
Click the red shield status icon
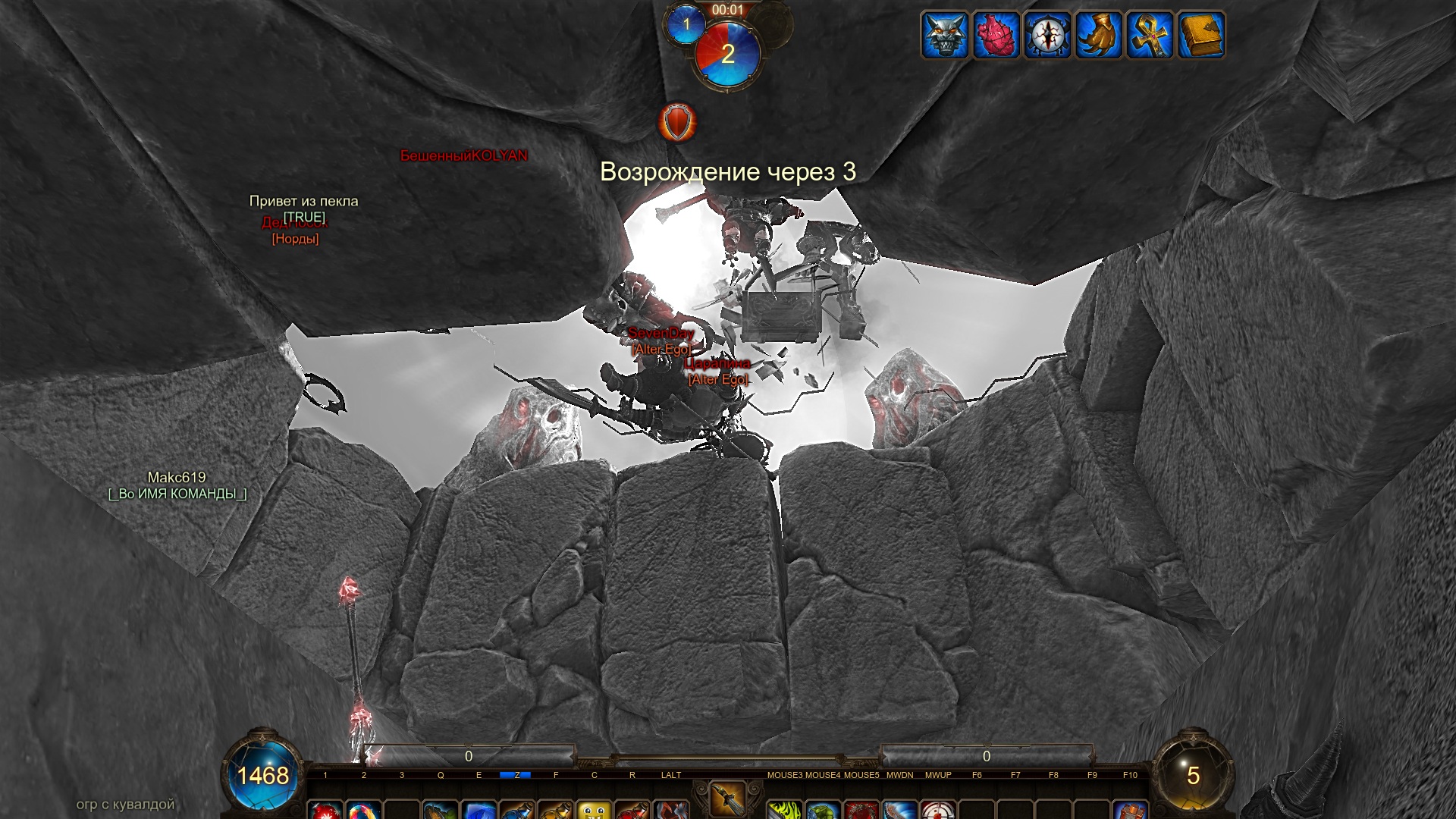click(x=676, y=122)
